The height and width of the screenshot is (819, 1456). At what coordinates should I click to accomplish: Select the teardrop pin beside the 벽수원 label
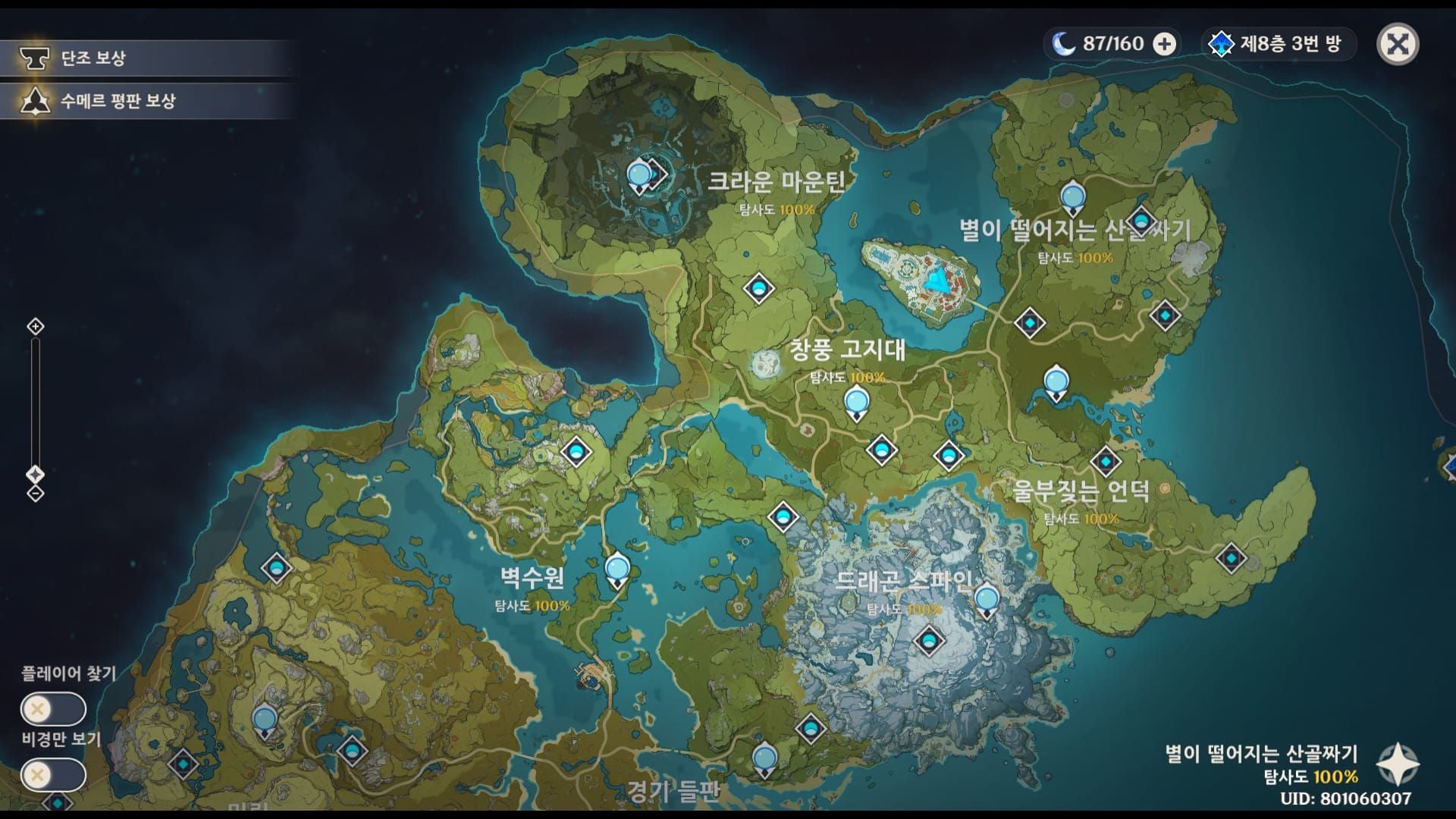click(x=617, y=570)
